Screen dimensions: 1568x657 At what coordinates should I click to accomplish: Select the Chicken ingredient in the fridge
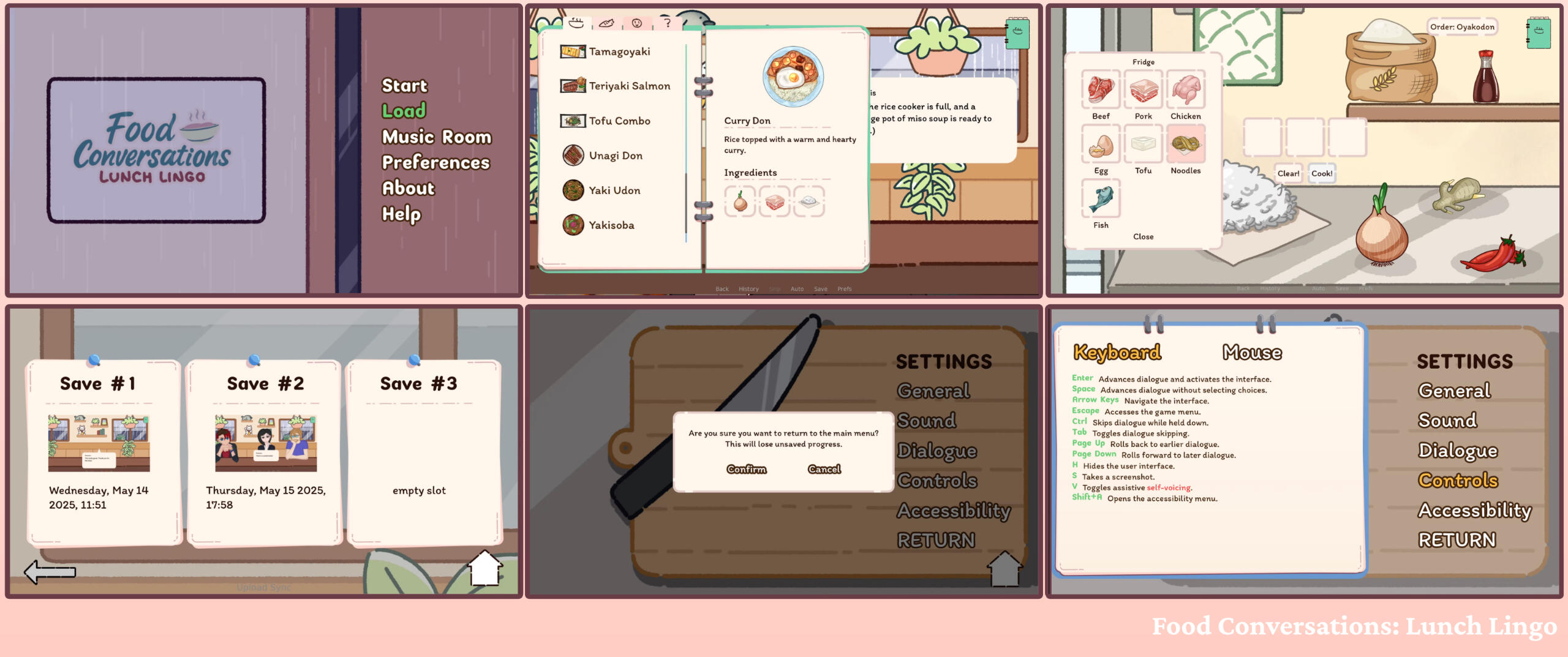point(1185,91)
